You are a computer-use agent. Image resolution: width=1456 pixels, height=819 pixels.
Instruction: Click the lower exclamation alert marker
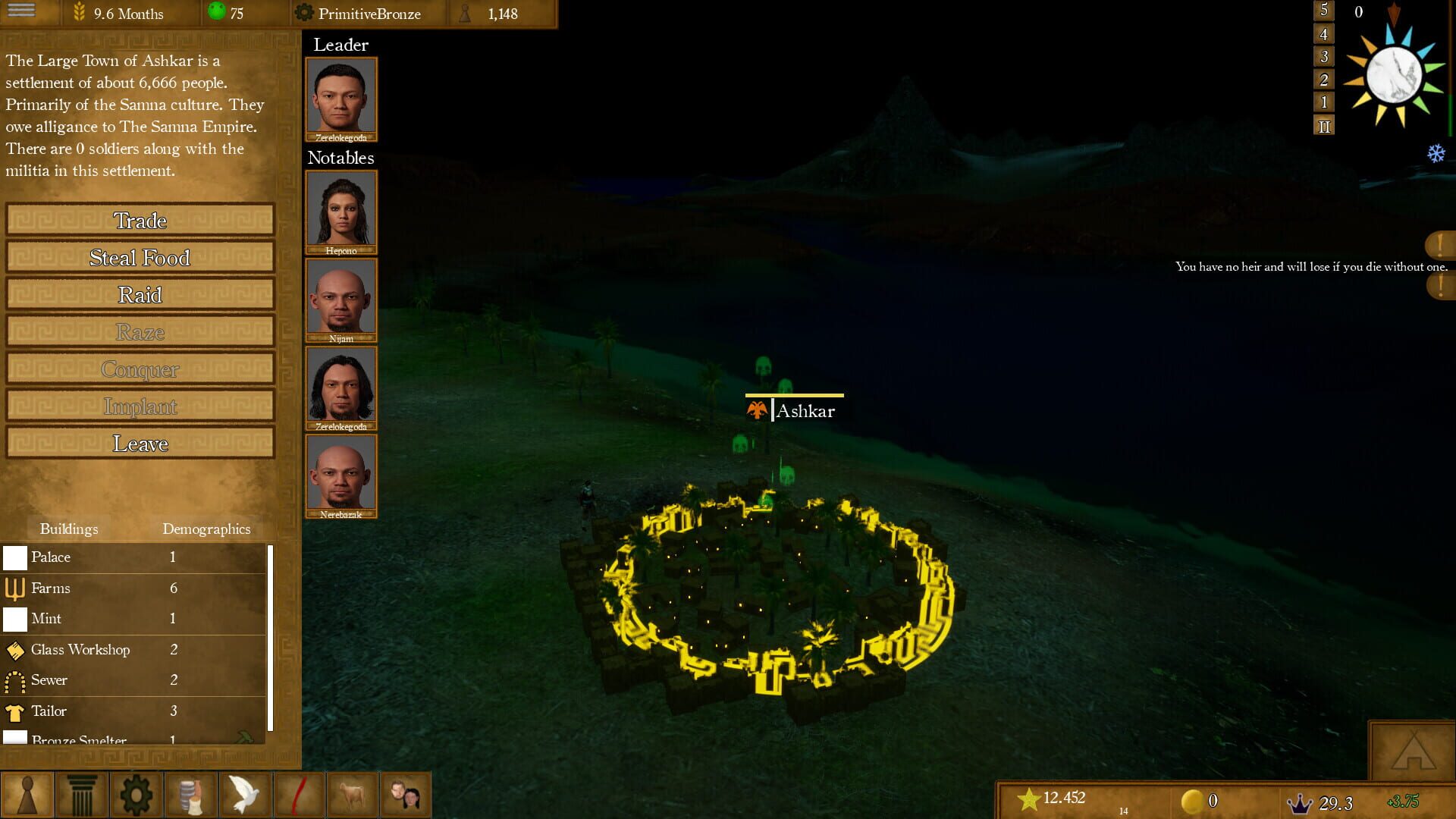[x=1440, y=287]
